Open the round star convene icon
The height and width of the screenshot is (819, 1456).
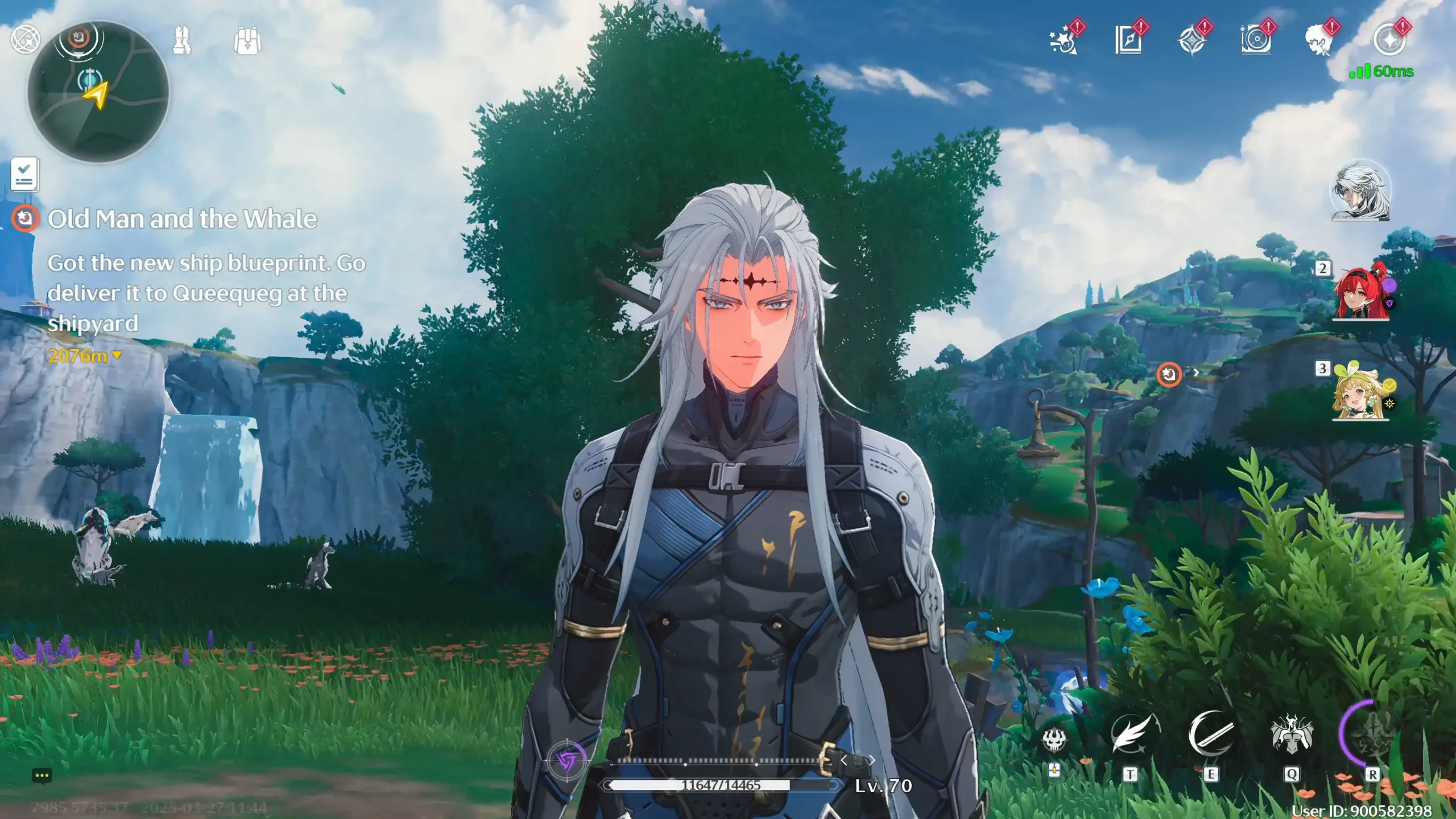[x=1389, y=40]
